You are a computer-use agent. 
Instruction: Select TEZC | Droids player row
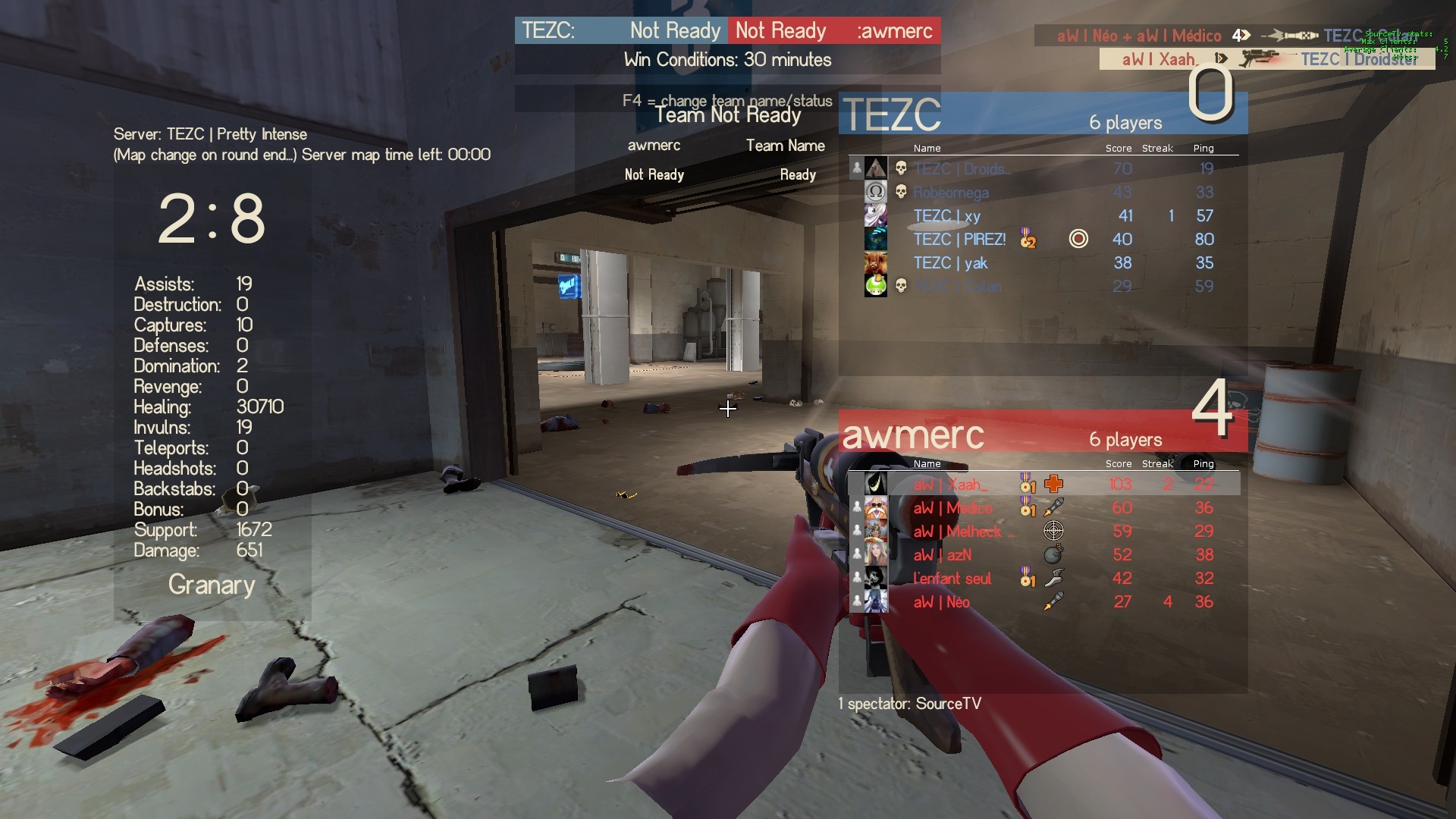962,169
